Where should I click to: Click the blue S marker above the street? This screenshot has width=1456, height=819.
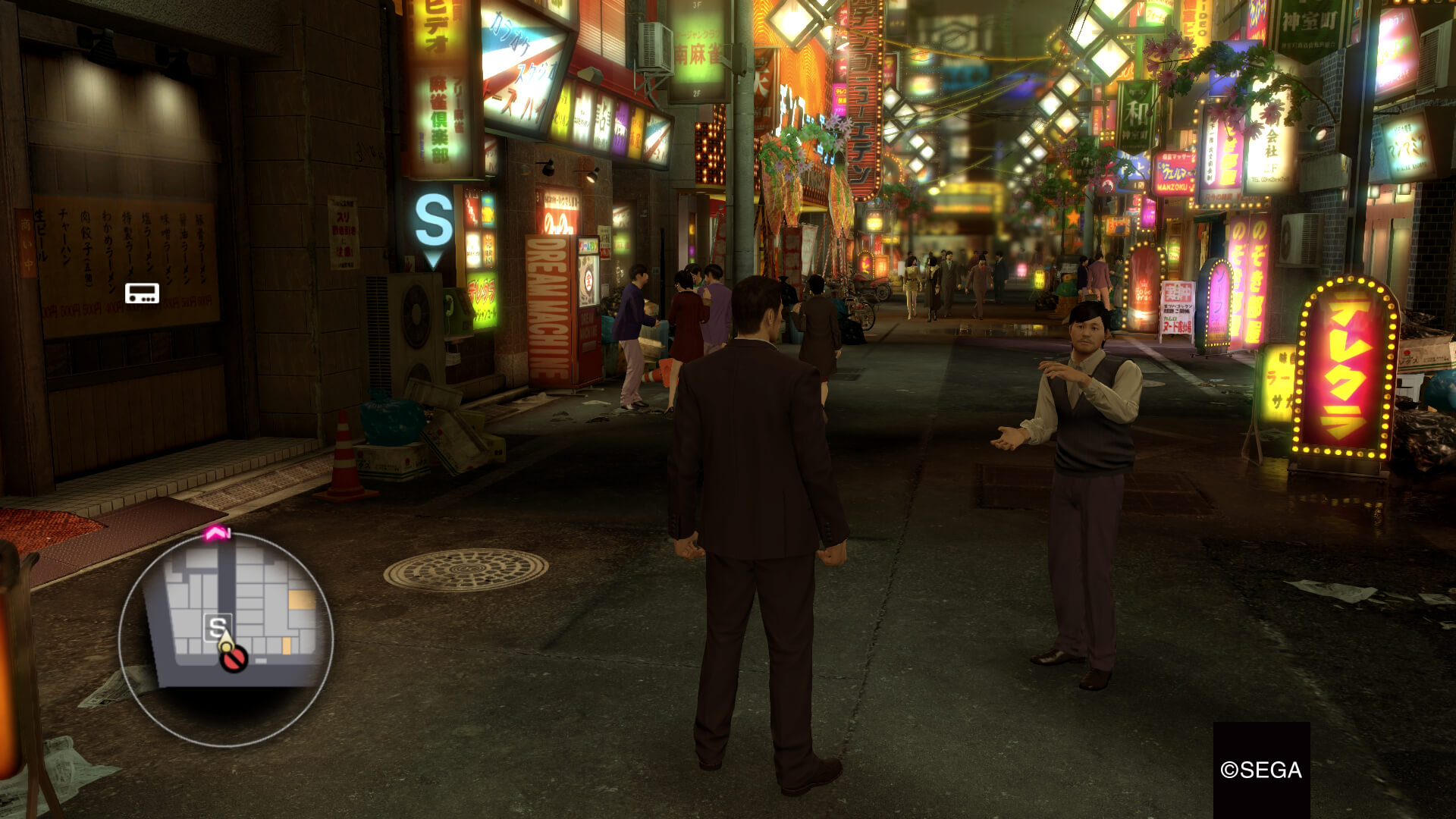coord(434,221)
